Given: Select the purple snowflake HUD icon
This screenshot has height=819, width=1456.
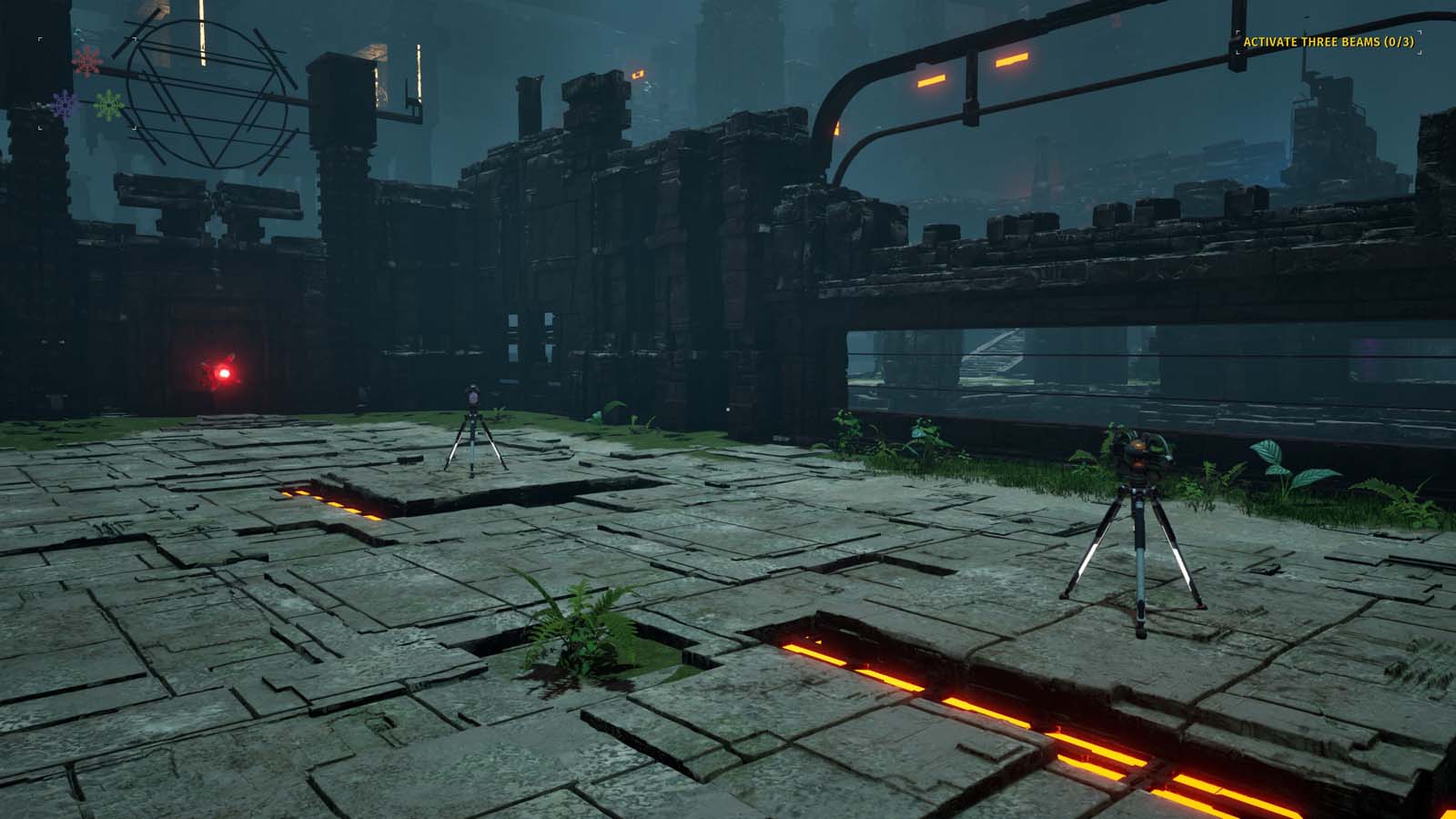Looking at the screenshot, I should 64,105.
